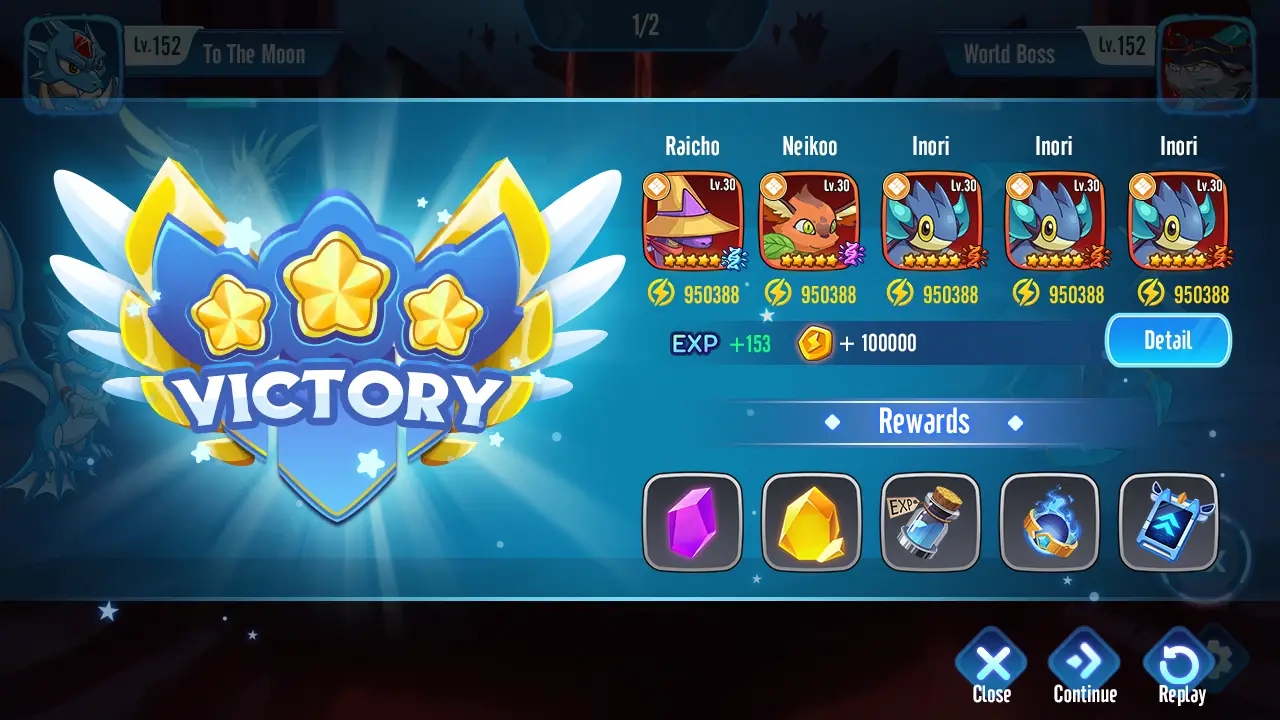1280x720 pixels.
Task: Open the purple gem reward
Action: point(693,522)
